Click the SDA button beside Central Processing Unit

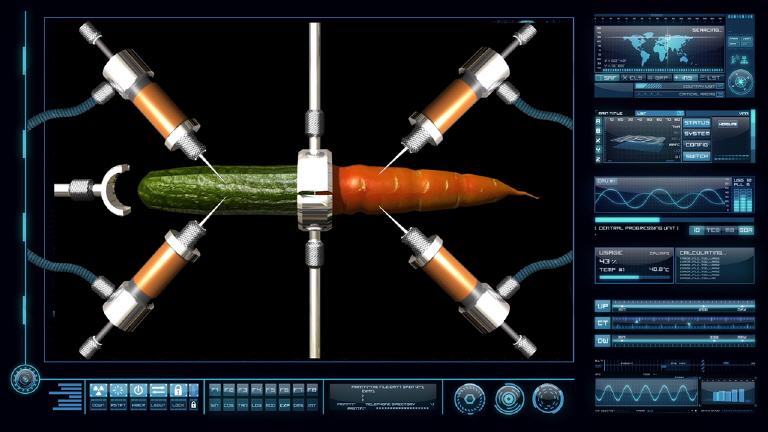click(x=744, y=230)
